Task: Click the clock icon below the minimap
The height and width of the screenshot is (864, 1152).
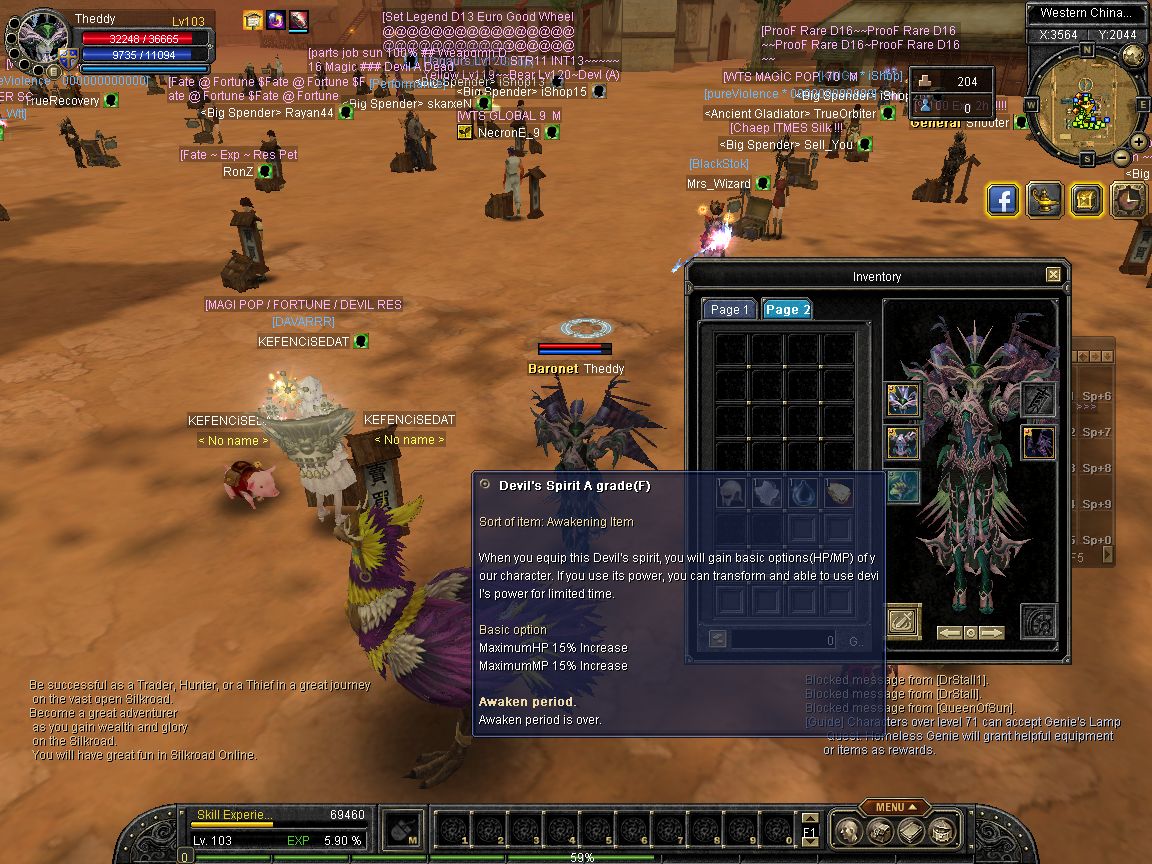Action: (x=1129, y=200)
